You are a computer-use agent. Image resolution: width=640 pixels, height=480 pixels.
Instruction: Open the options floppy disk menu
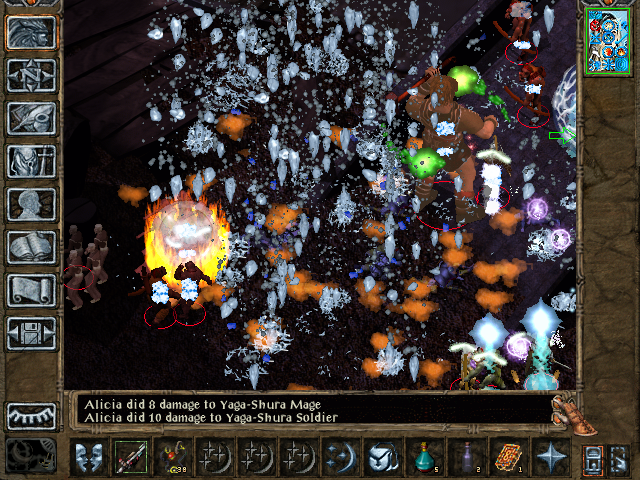tap(31, 333)
